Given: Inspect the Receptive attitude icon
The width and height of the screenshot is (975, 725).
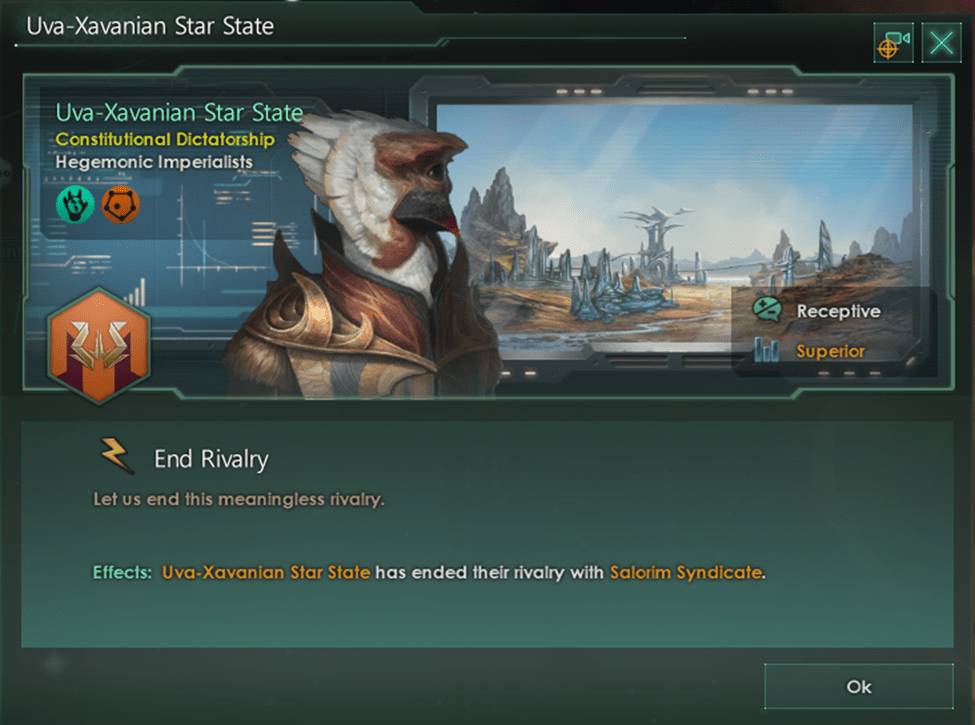Looking at the screenshot, I should tap(767, 311).
